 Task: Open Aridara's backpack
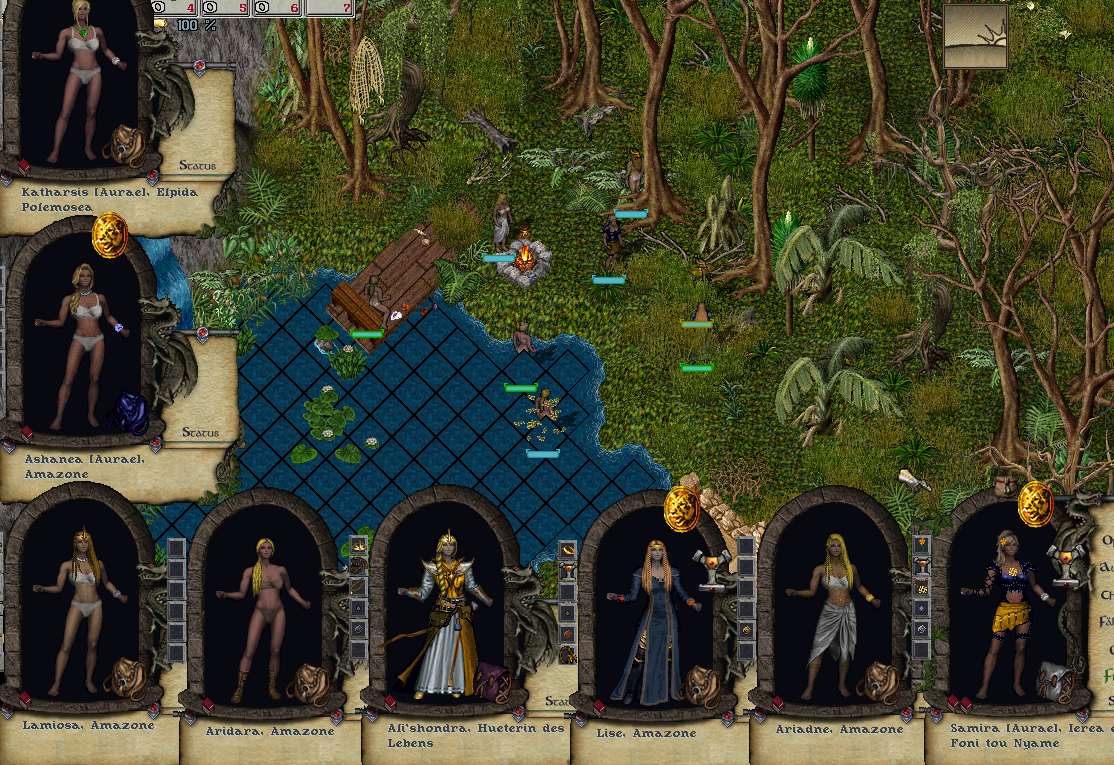(307, 682)
